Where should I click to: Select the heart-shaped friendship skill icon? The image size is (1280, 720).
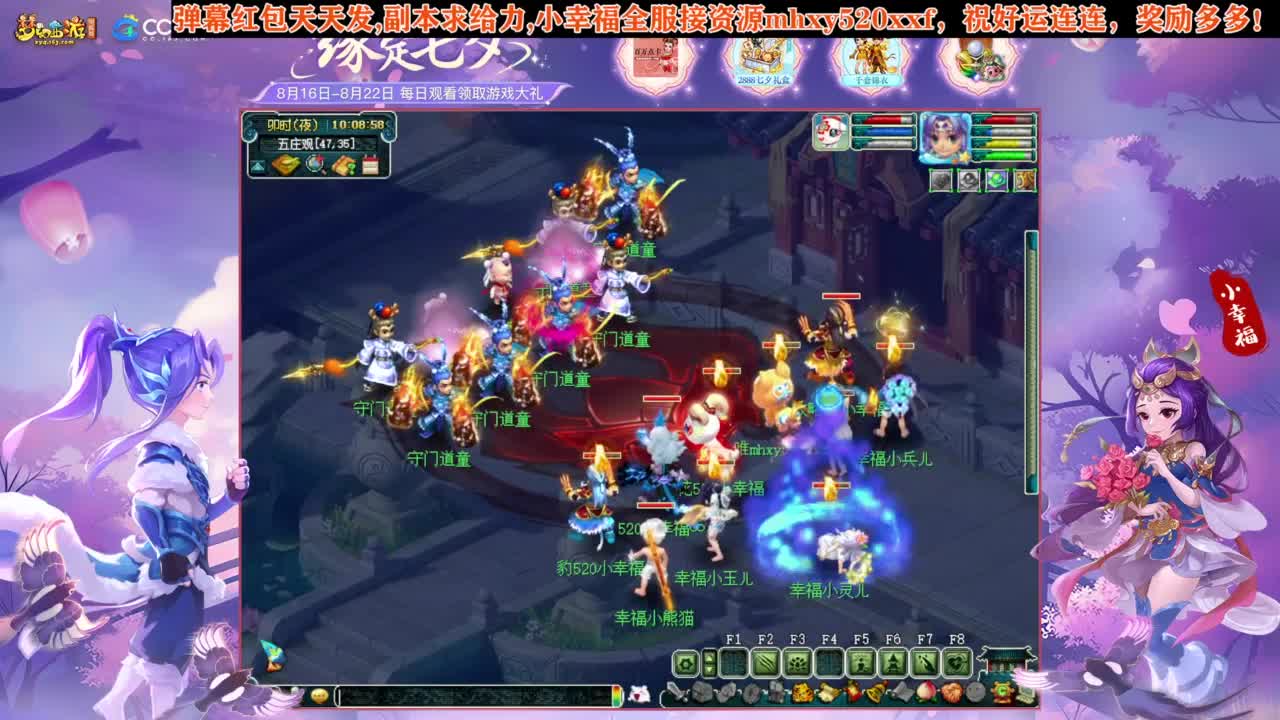coord(957,662)
